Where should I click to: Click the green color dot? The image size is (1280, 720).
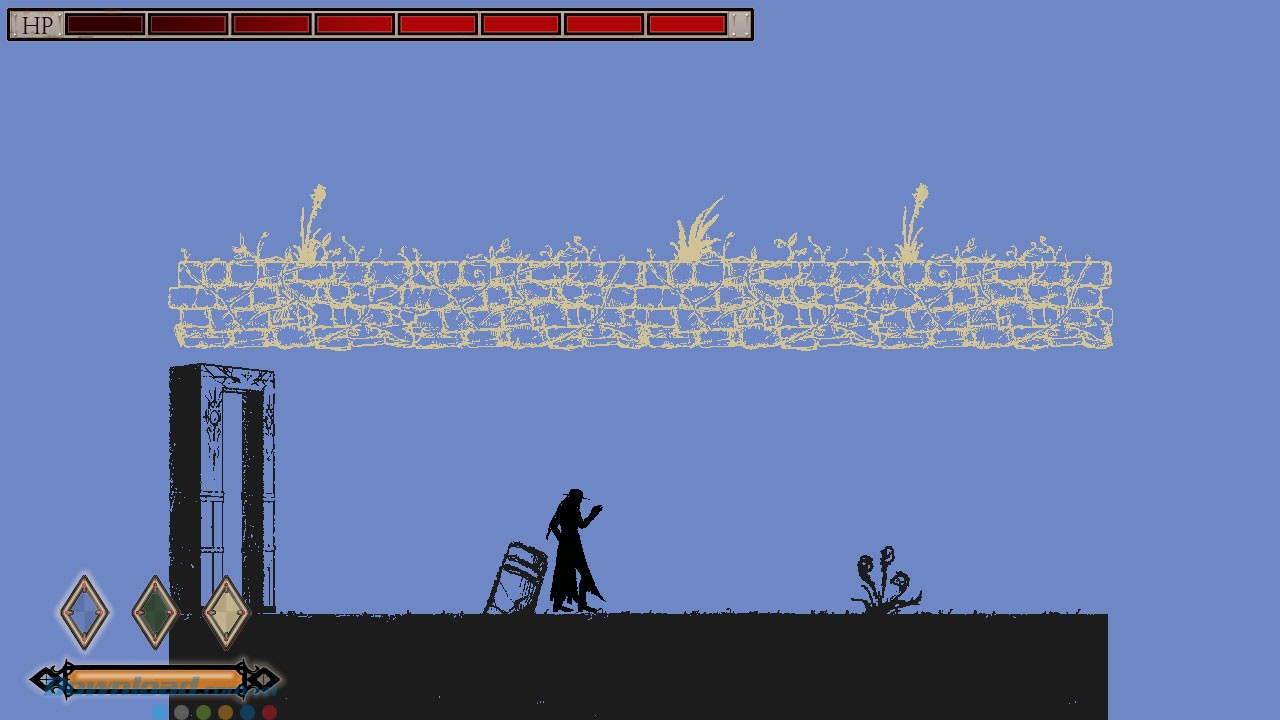pyautogui.click(x=202, y=712)
